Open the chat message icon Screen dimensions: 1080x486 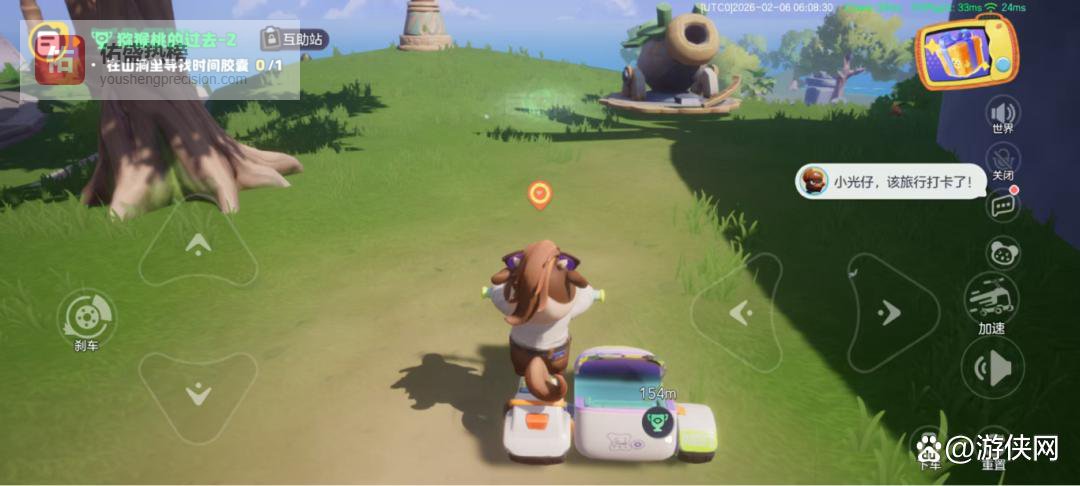click(1002, 206)
